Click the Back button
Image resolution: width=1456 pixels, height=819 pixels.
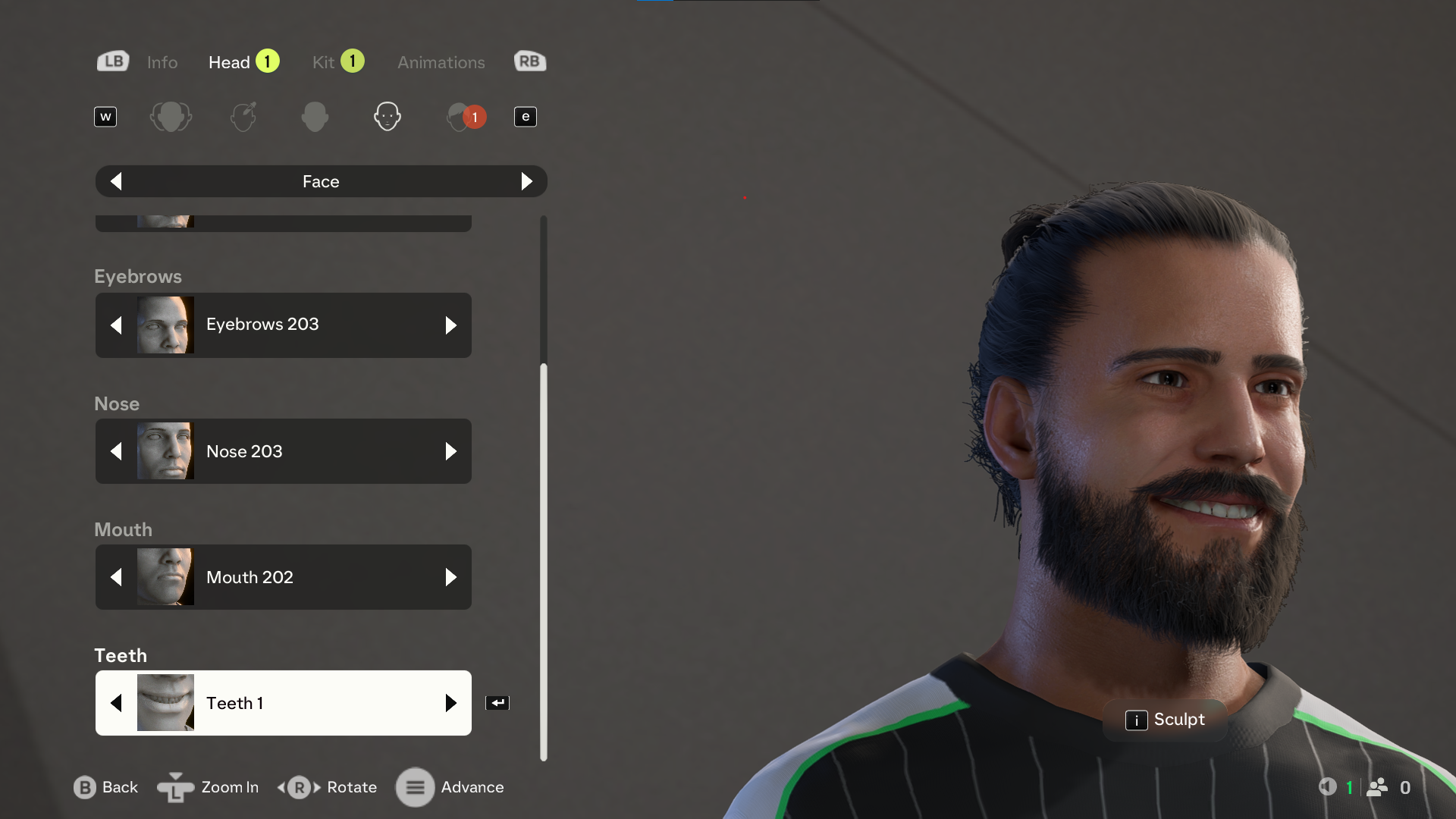(x=105, y=787)
